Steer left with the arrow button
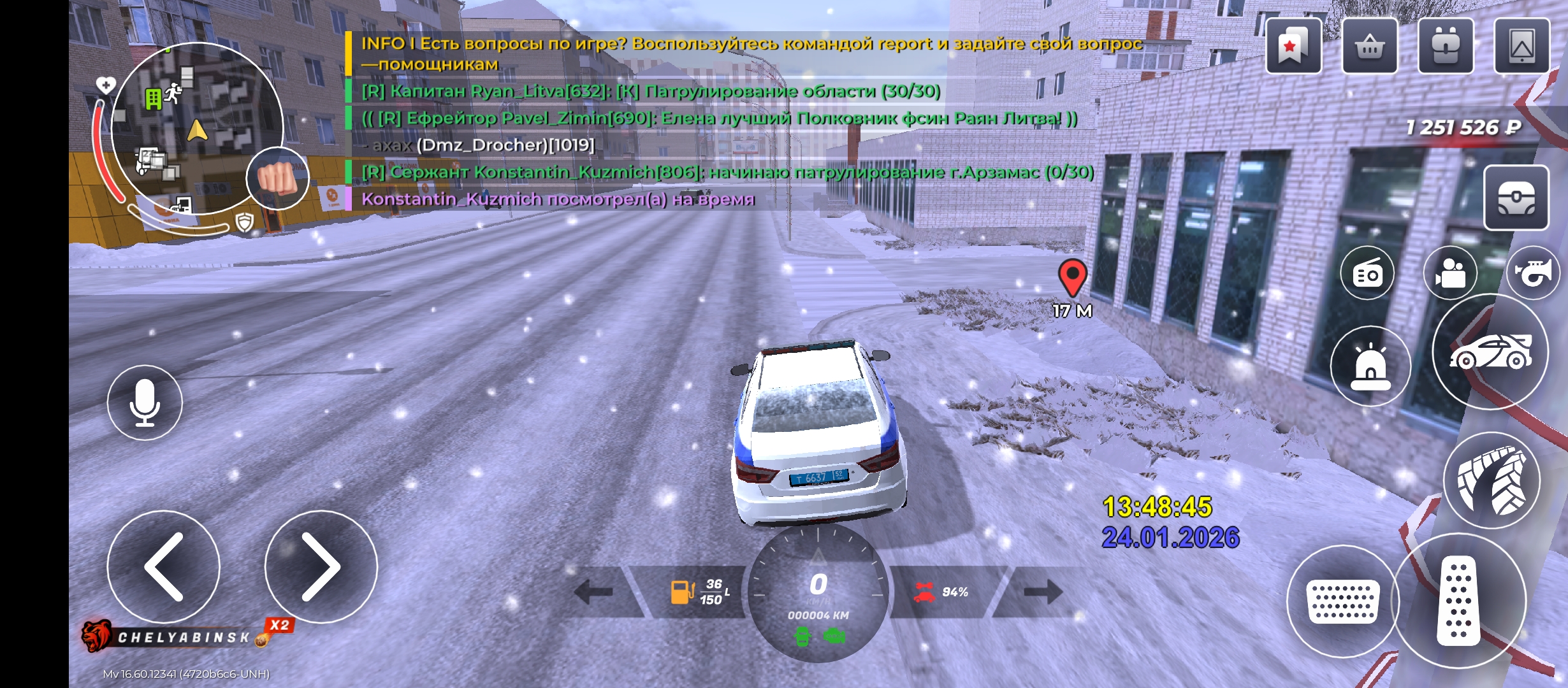 164,566
